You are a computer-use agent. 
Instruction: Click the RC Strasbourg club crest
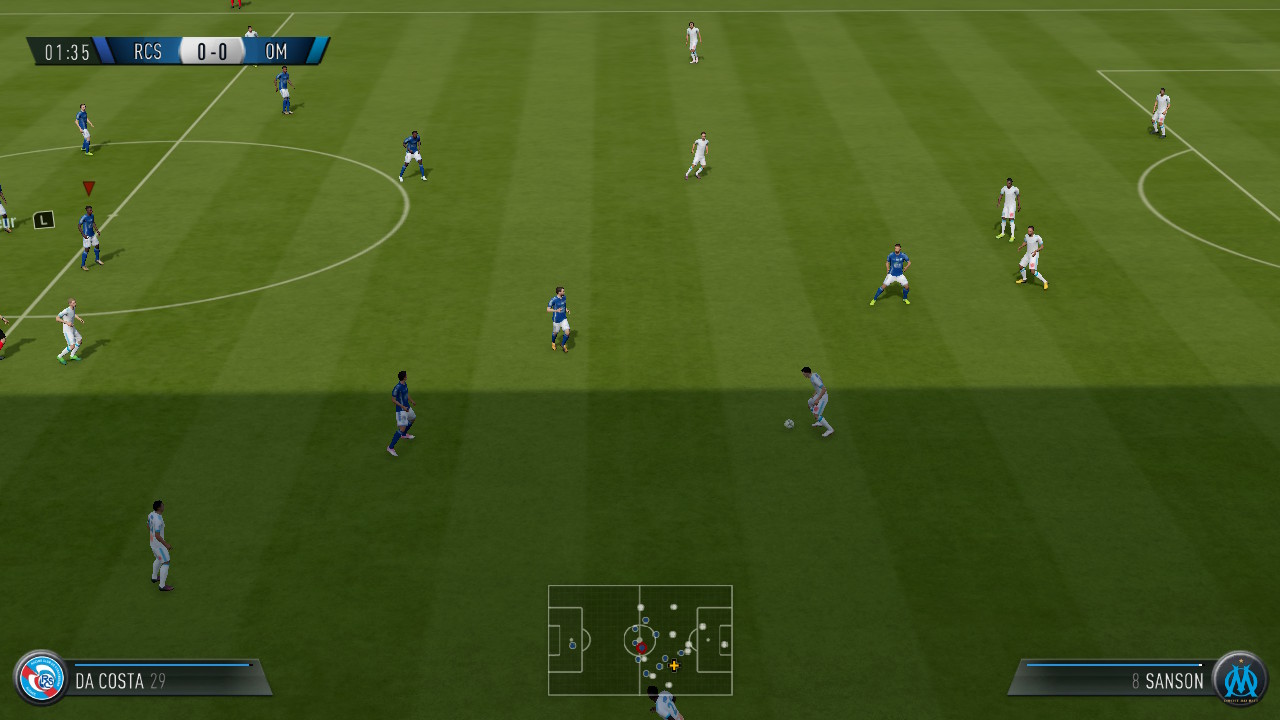point(38,681)
